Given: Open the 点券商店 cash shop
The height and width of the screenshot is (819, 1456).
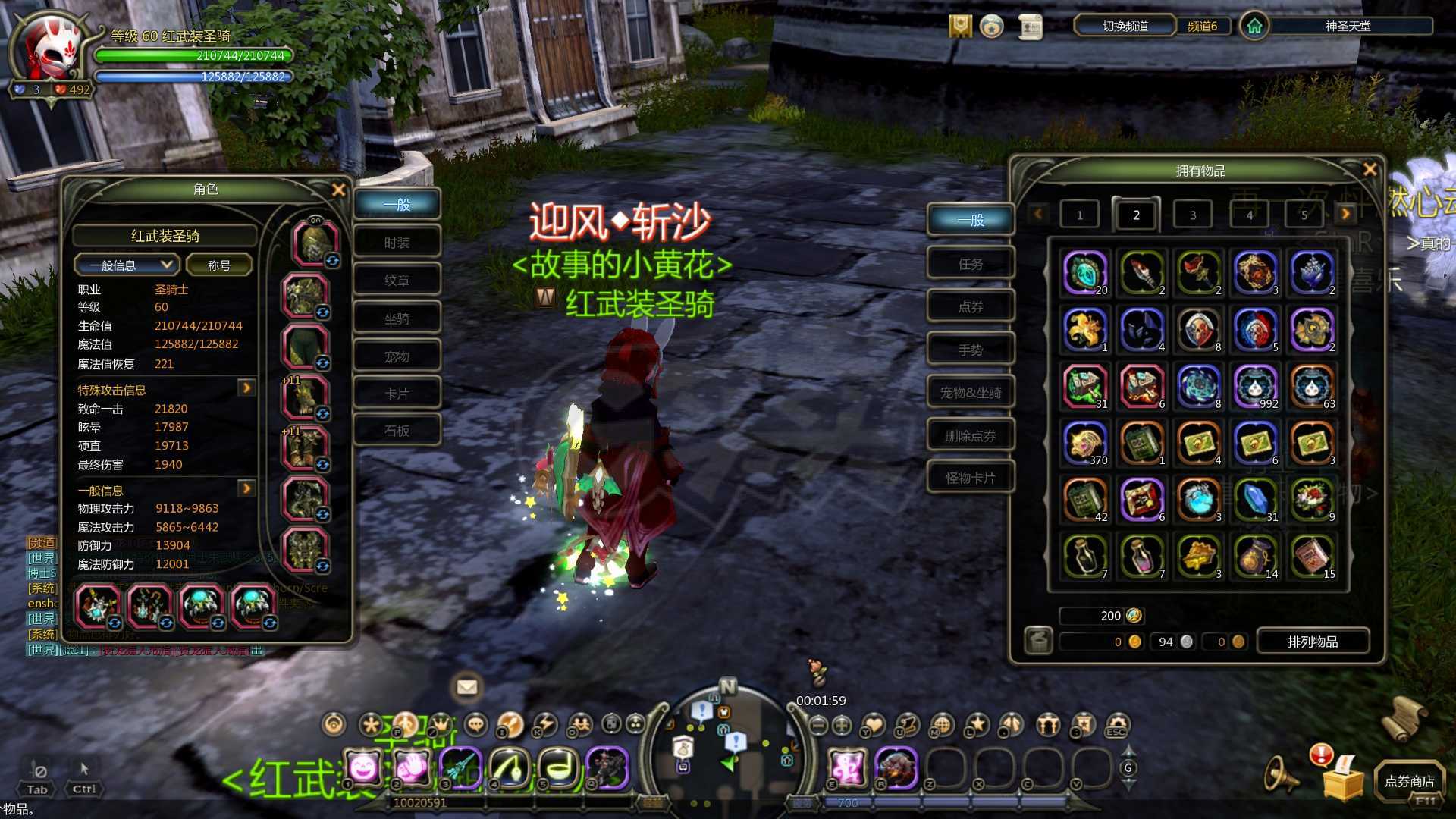Looking at the screenshot, I should pyautogui.click(x=1409, y=781).
